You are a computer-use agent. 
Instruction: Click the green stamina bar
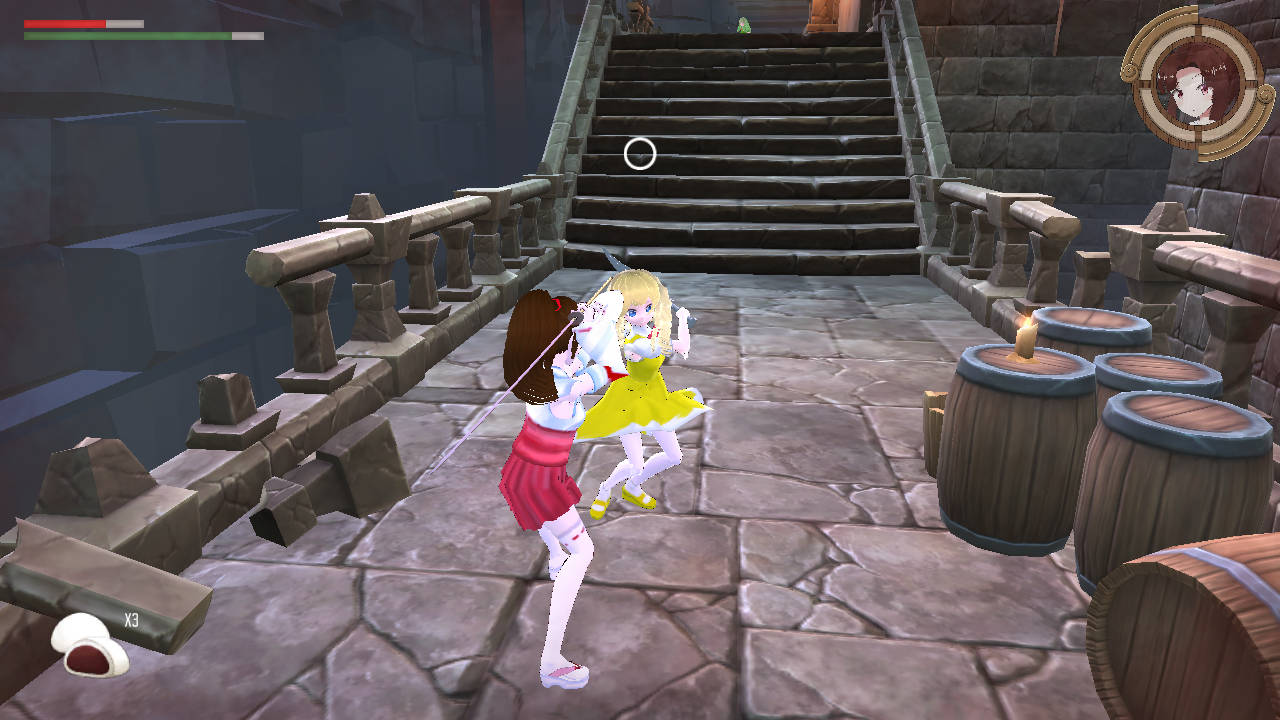coord(130,33)
